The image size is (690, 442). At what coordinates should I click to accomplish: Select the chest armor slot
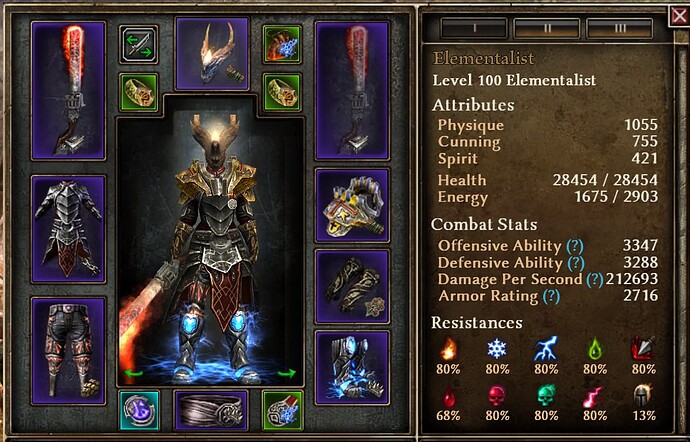click(69, 229)
